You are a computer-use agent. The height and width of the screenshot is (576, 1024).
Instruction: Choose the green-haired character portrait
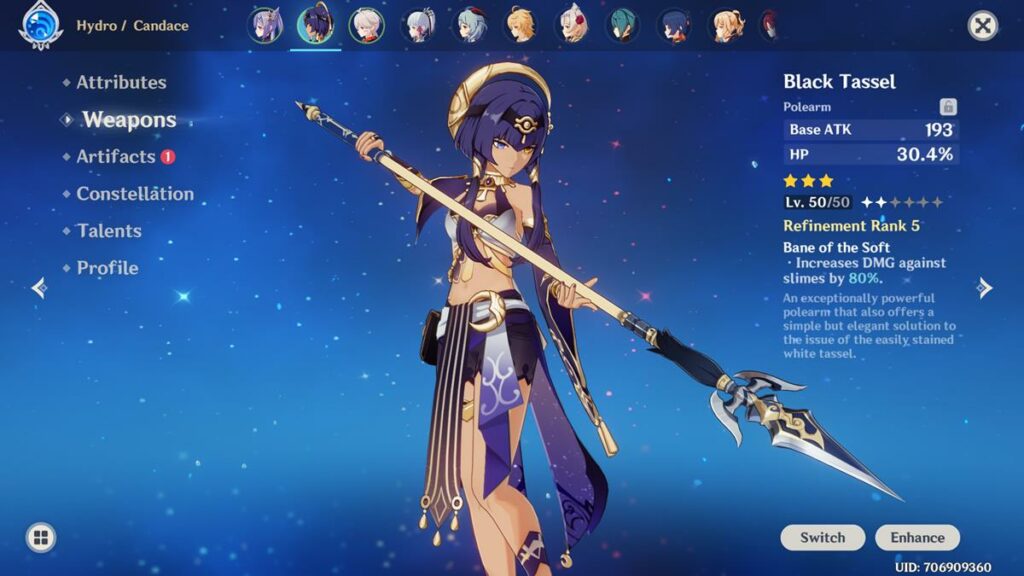(x=623, y=26)
